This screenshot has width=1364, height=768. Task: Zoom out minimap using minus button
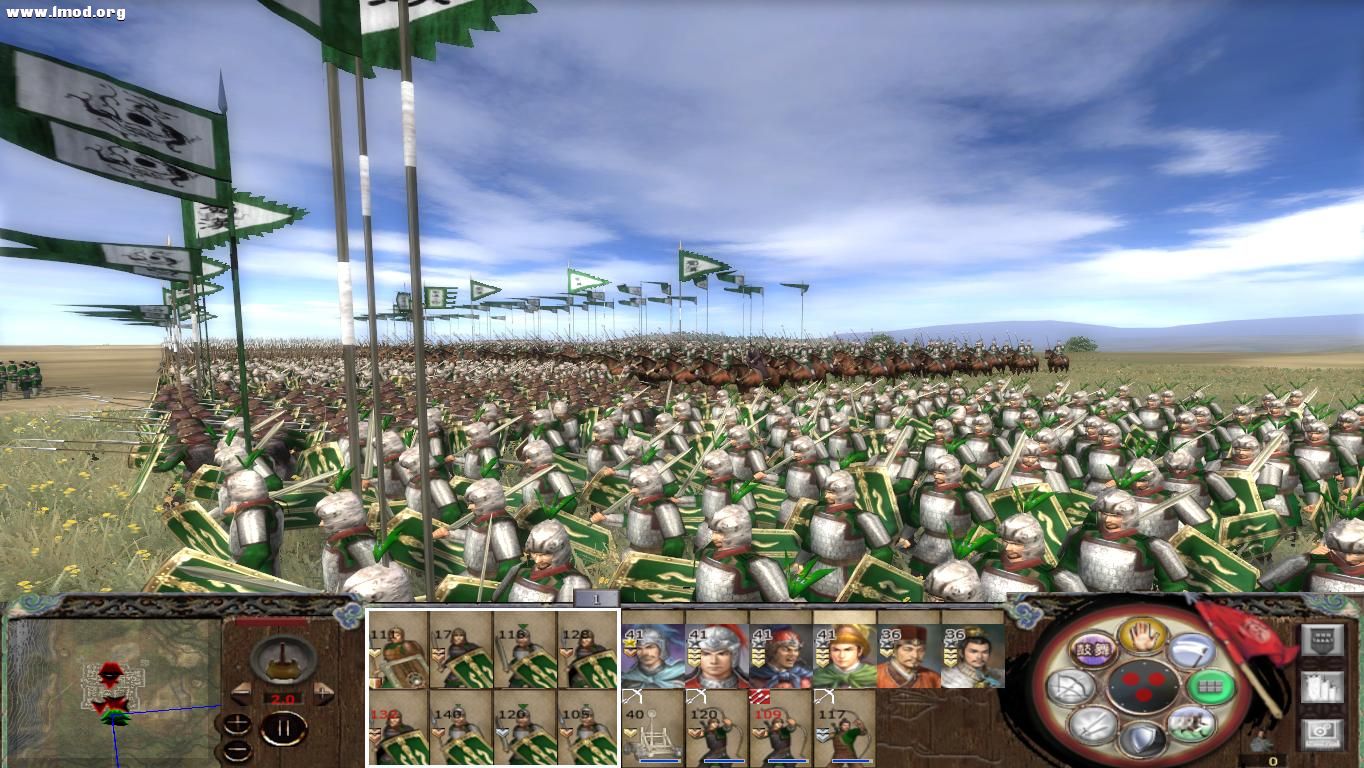235,750
